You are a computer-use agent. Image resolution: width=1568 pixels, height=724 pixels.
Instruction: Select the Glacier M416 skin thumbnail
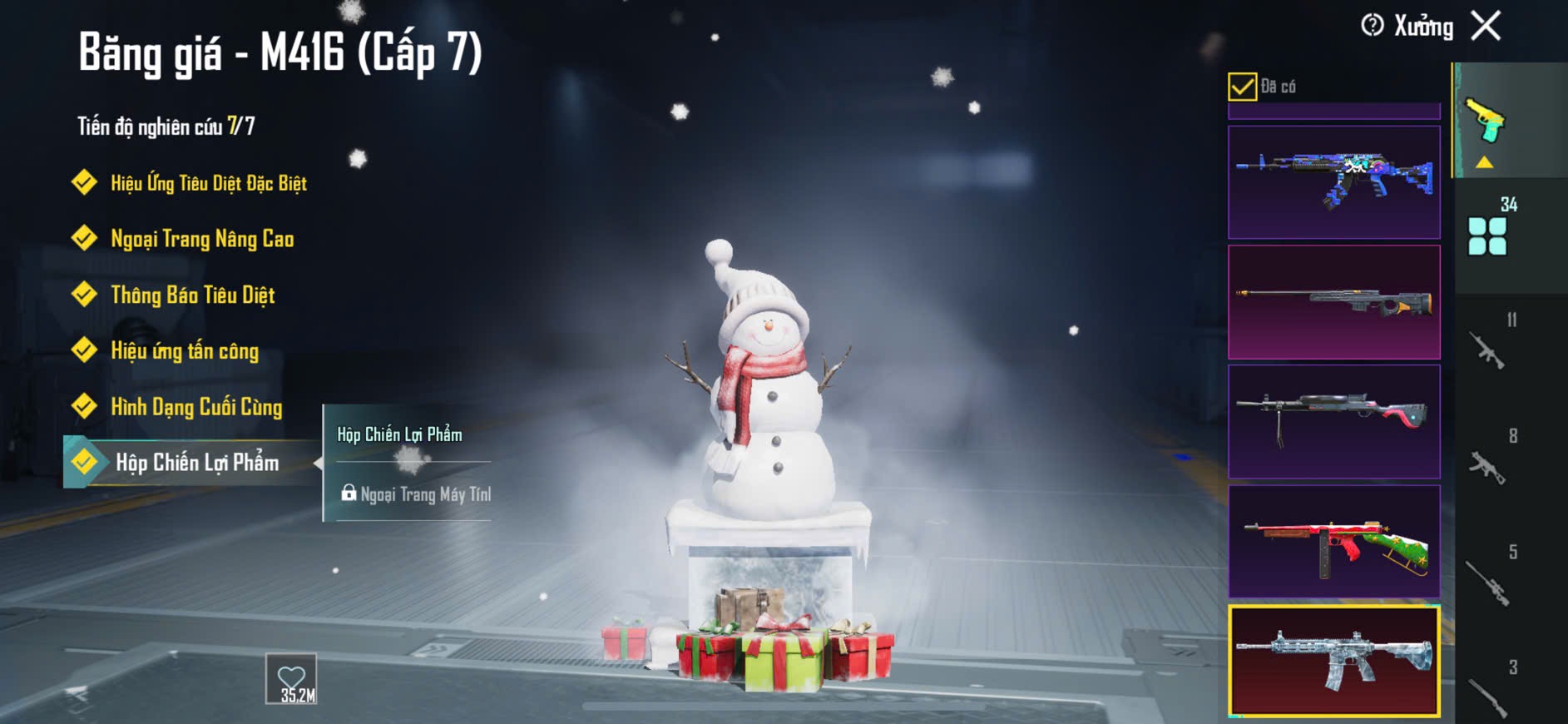coord(1333,662)
